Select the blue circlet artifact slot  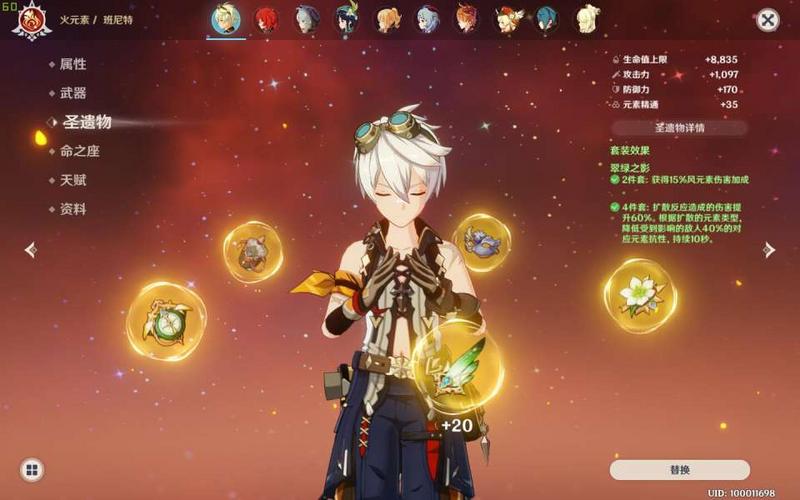click(482, 242)
